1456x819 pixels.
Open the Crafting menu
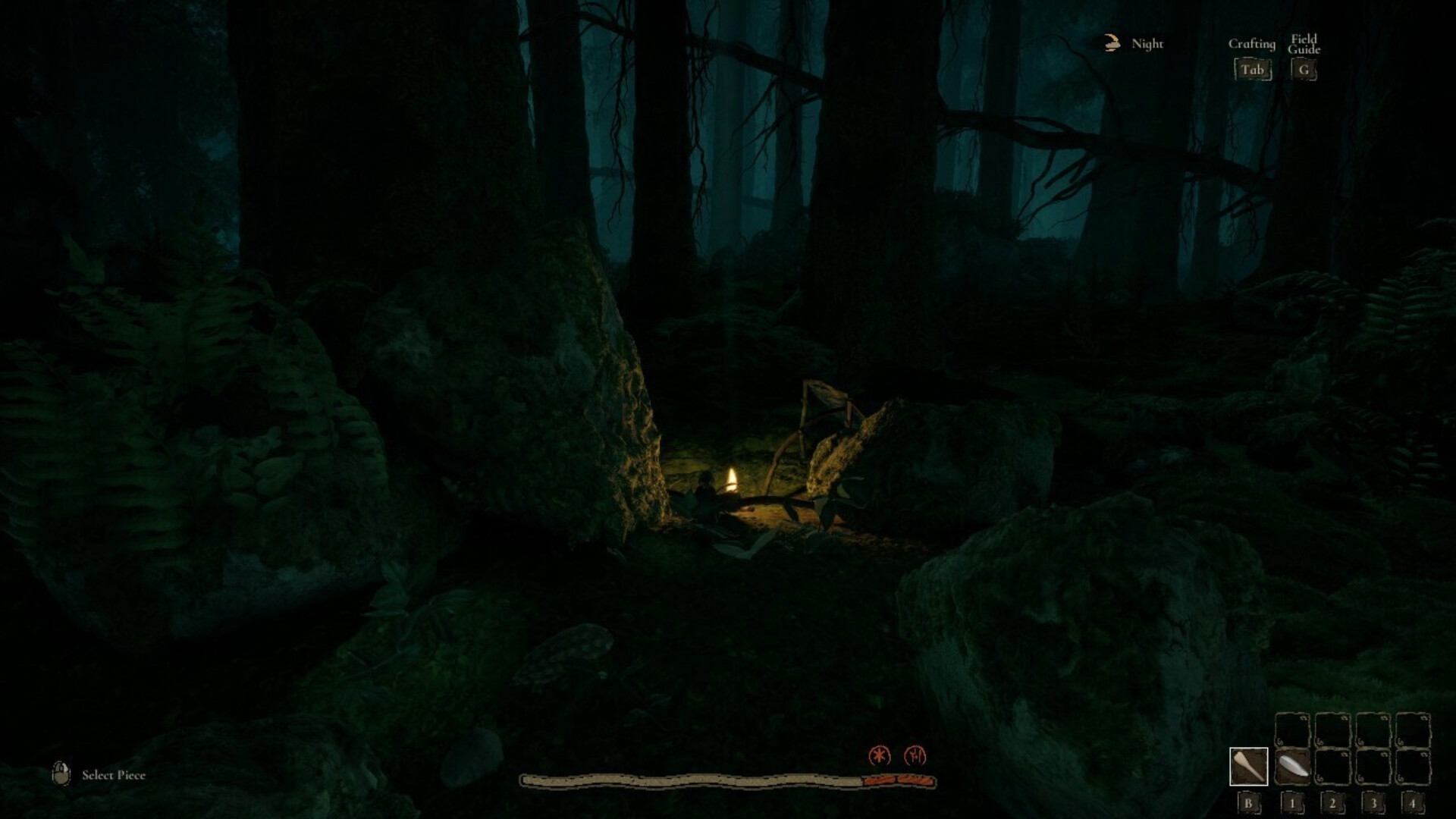click(1252, 44)
